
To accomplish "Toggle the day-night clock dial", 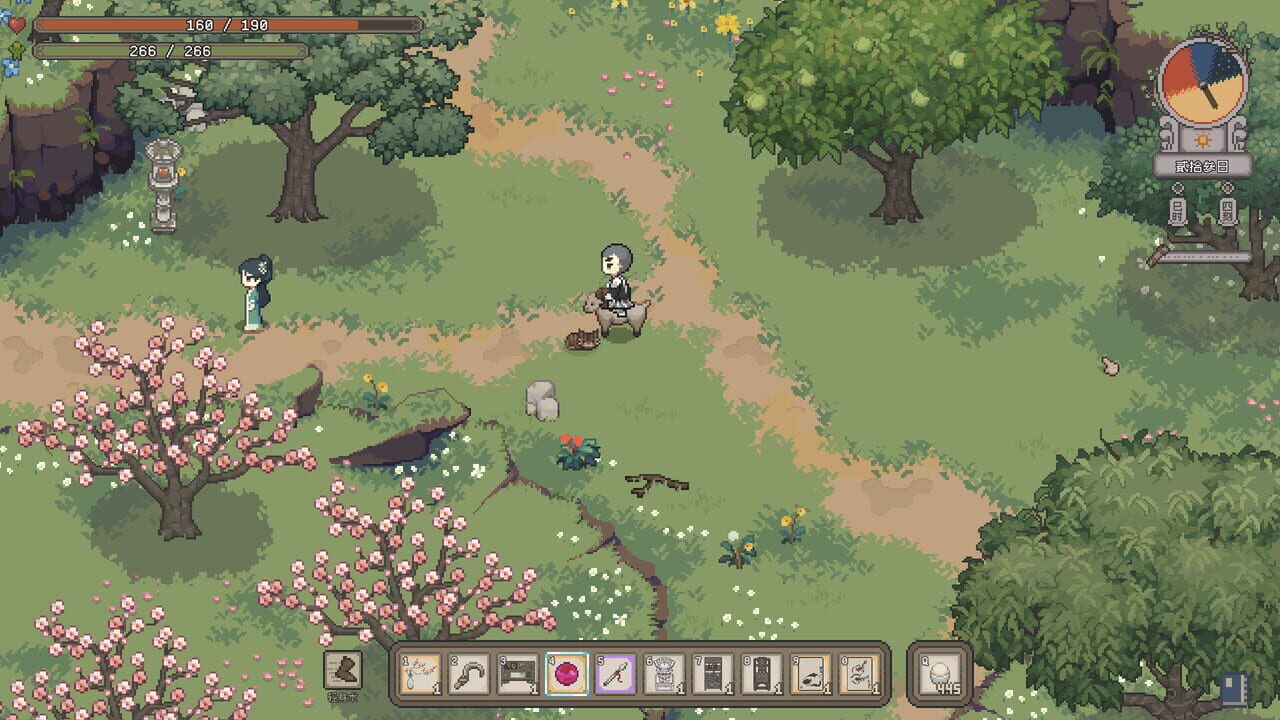I will [1203, 83].
